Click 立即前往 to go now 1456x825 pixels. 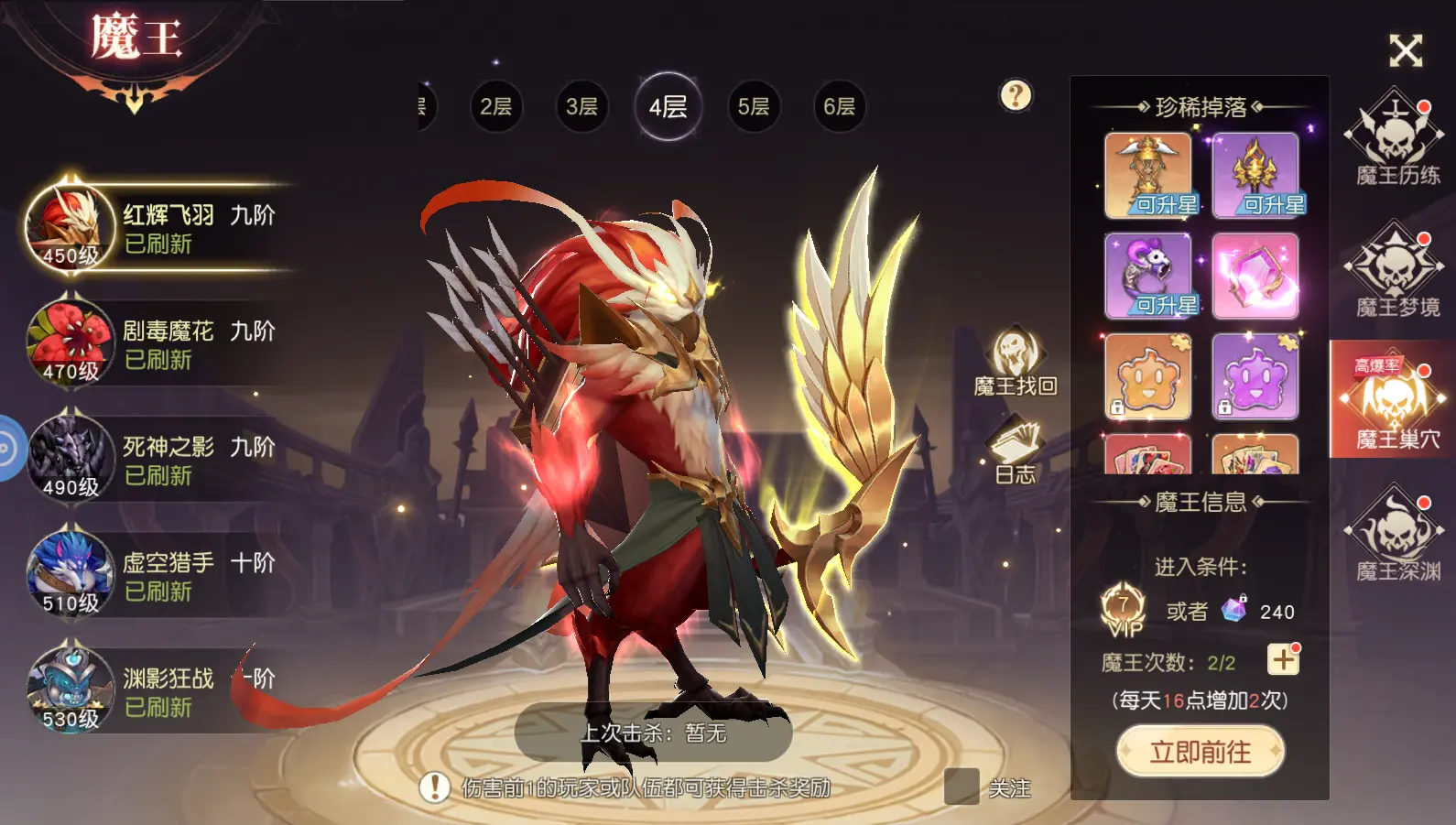pyautogui.click(x=1200, y=752)
